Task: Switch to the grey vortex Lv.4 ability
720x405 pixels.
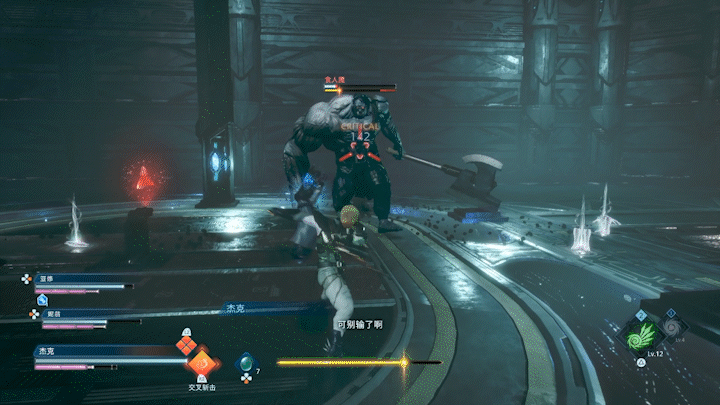Action: click(x=670, y=327)
